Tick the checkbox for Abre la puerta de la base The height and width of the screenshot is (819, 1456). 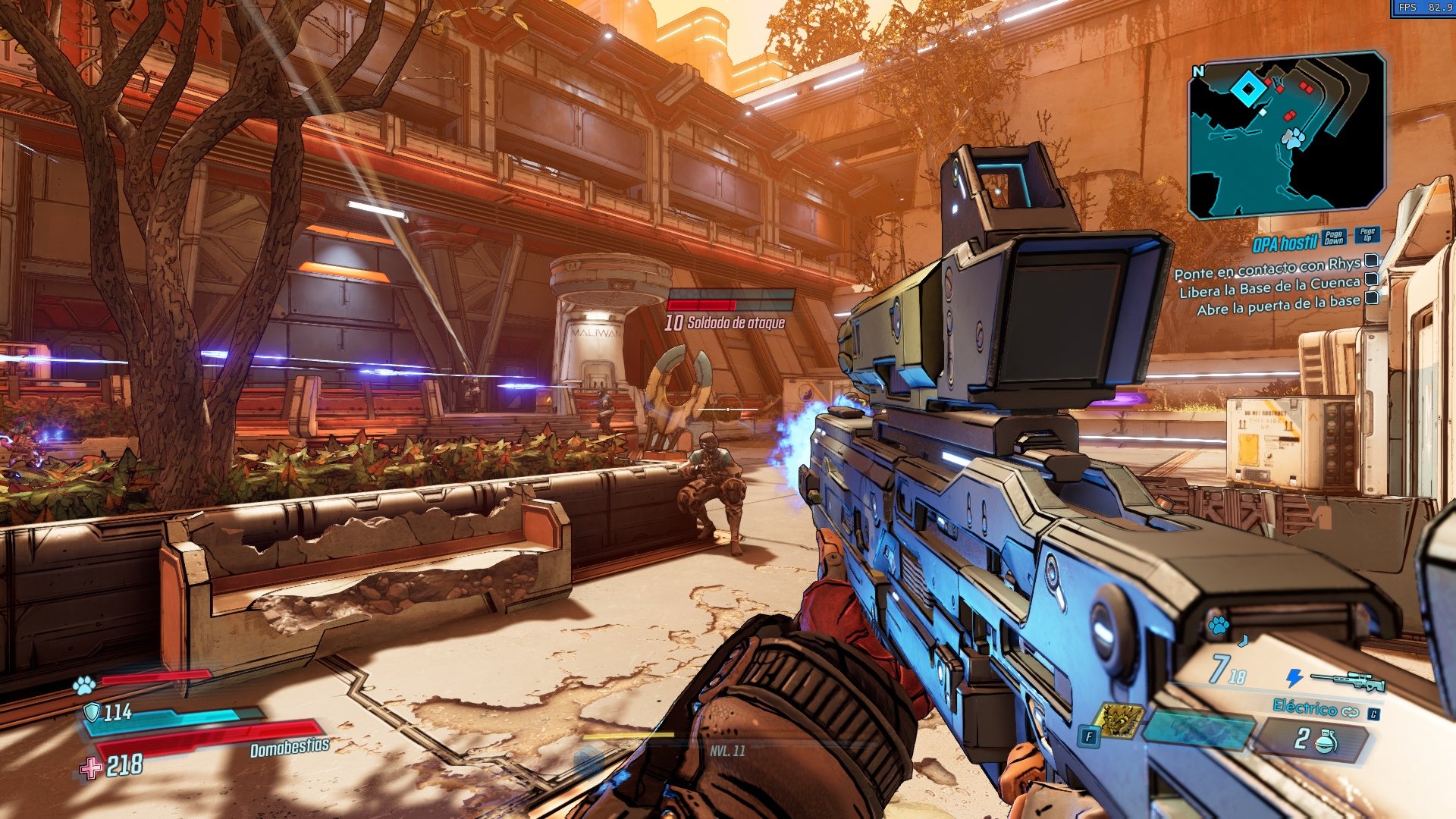(1371, 298)
